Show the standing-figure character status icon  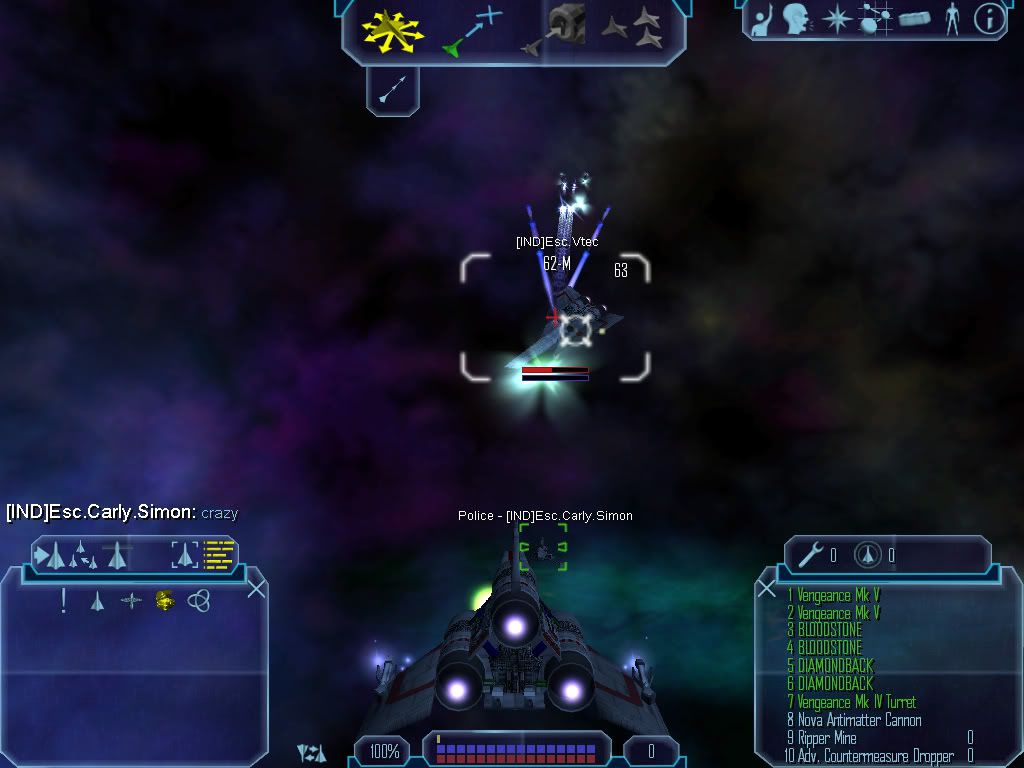click(x=951, y=18)
